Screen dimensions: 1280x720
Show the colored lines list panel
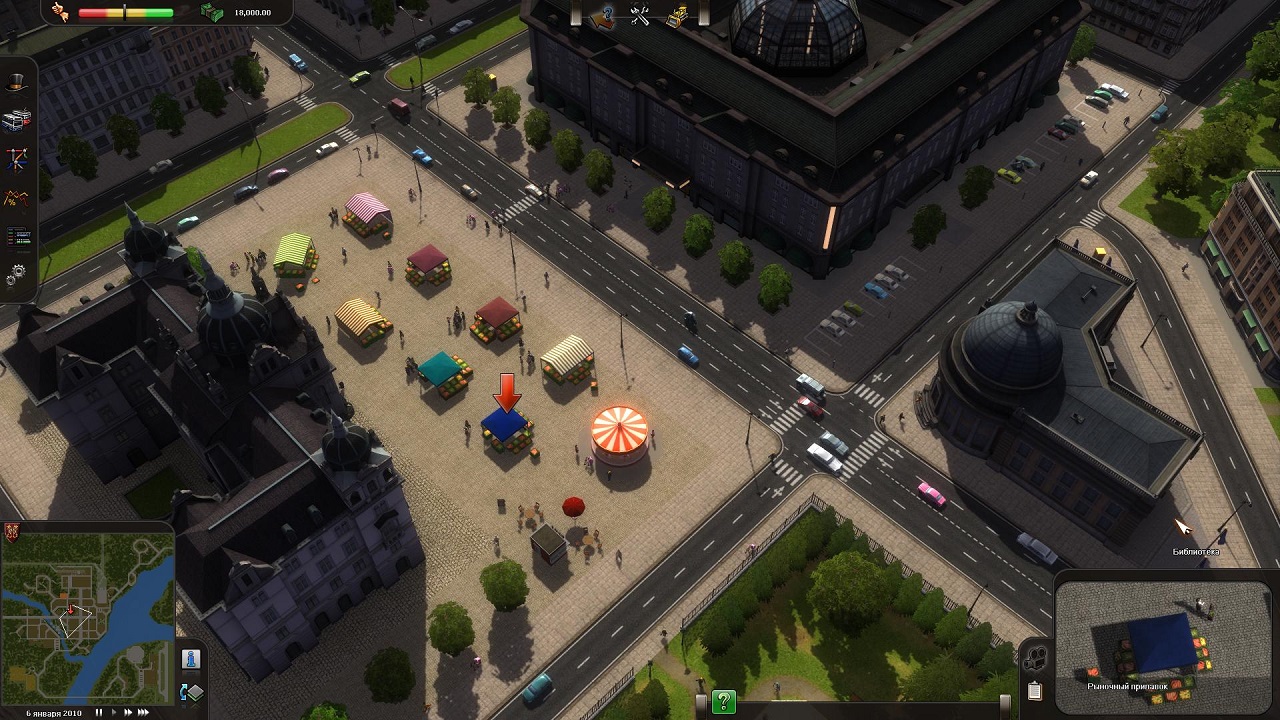[17, 236]
